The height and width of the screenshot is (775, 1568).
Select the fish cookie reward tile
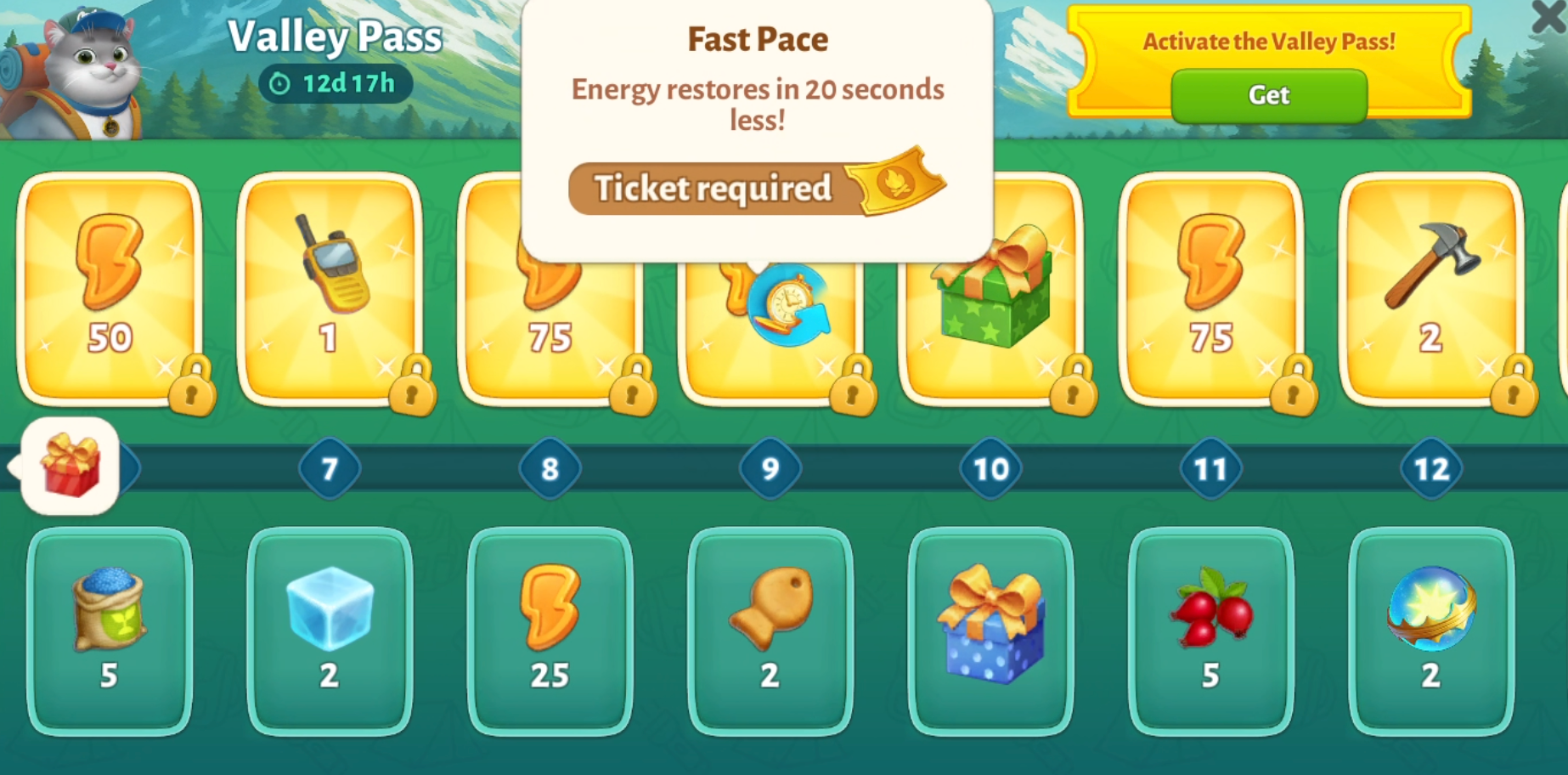pos(770,631)
